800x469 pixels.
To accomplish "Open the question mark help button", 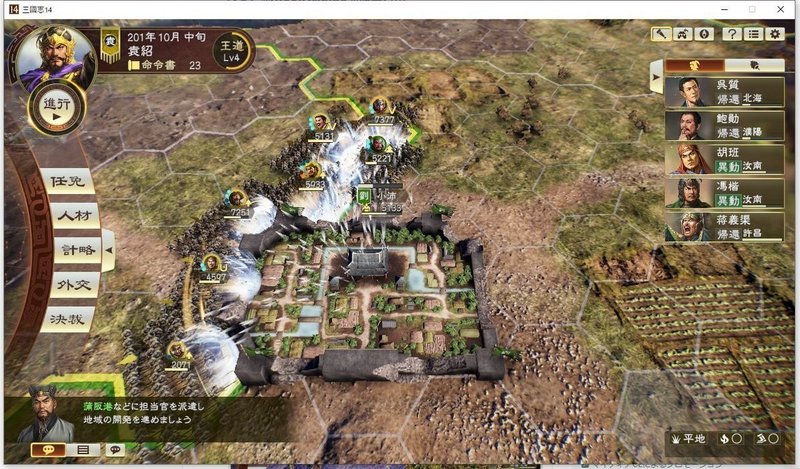I will pyautogui.click(x=732, y=34).
